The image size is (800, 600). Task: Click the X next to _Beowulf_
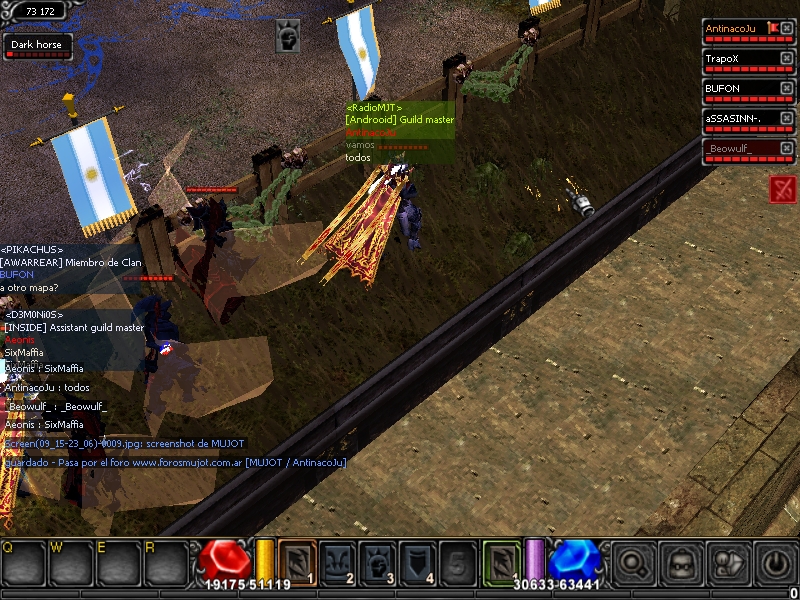coord(787,149)
